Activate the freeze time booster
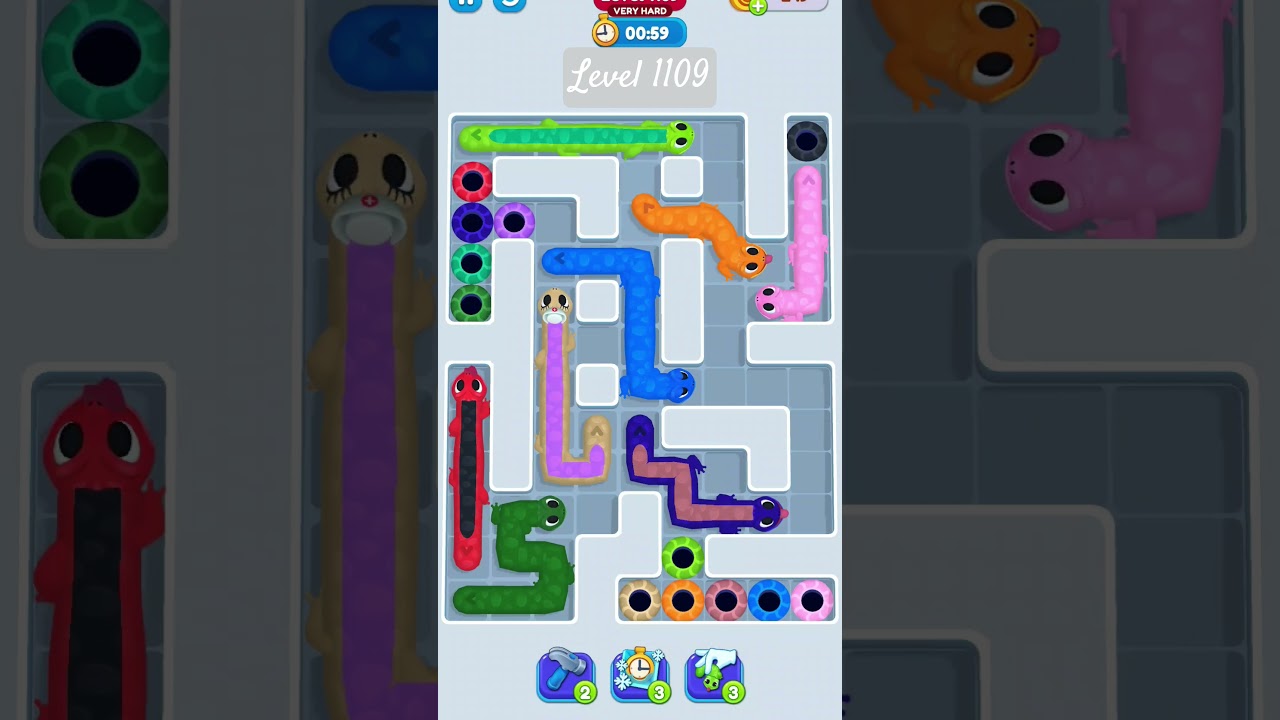 pos(640,672)
